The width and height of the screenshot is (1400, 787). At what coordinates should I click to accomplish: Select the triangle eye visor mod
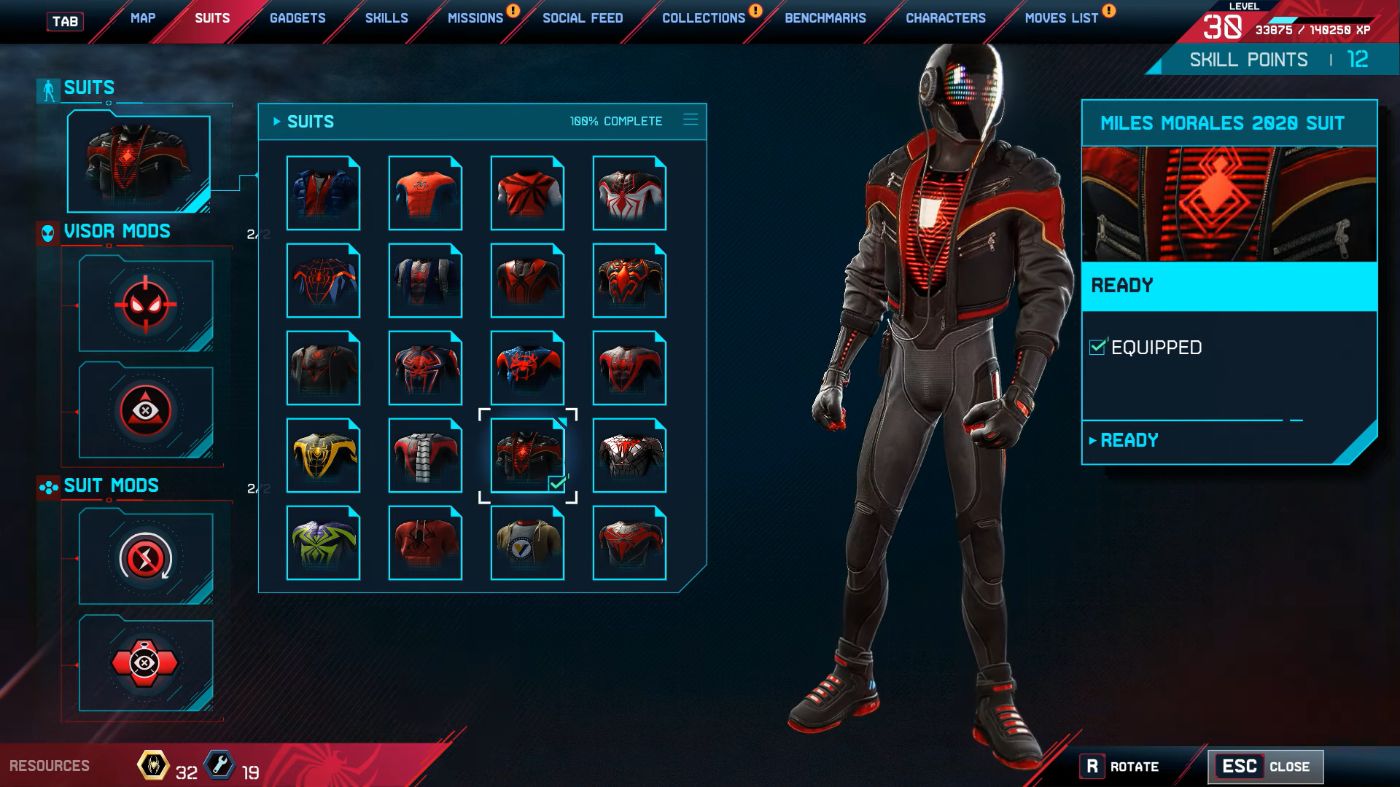(x=146, y=409)
